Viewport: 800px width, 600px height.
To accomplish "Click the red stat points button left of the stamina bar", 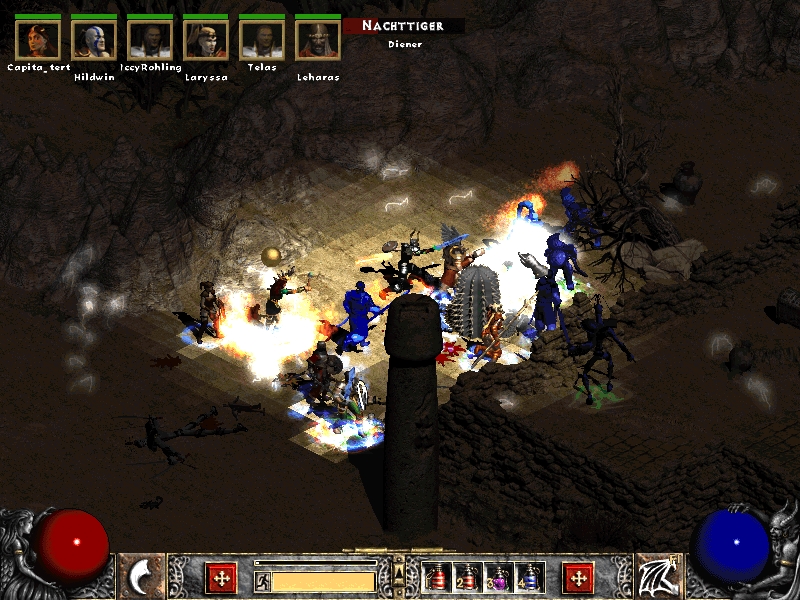I will (x=220, y=577).
